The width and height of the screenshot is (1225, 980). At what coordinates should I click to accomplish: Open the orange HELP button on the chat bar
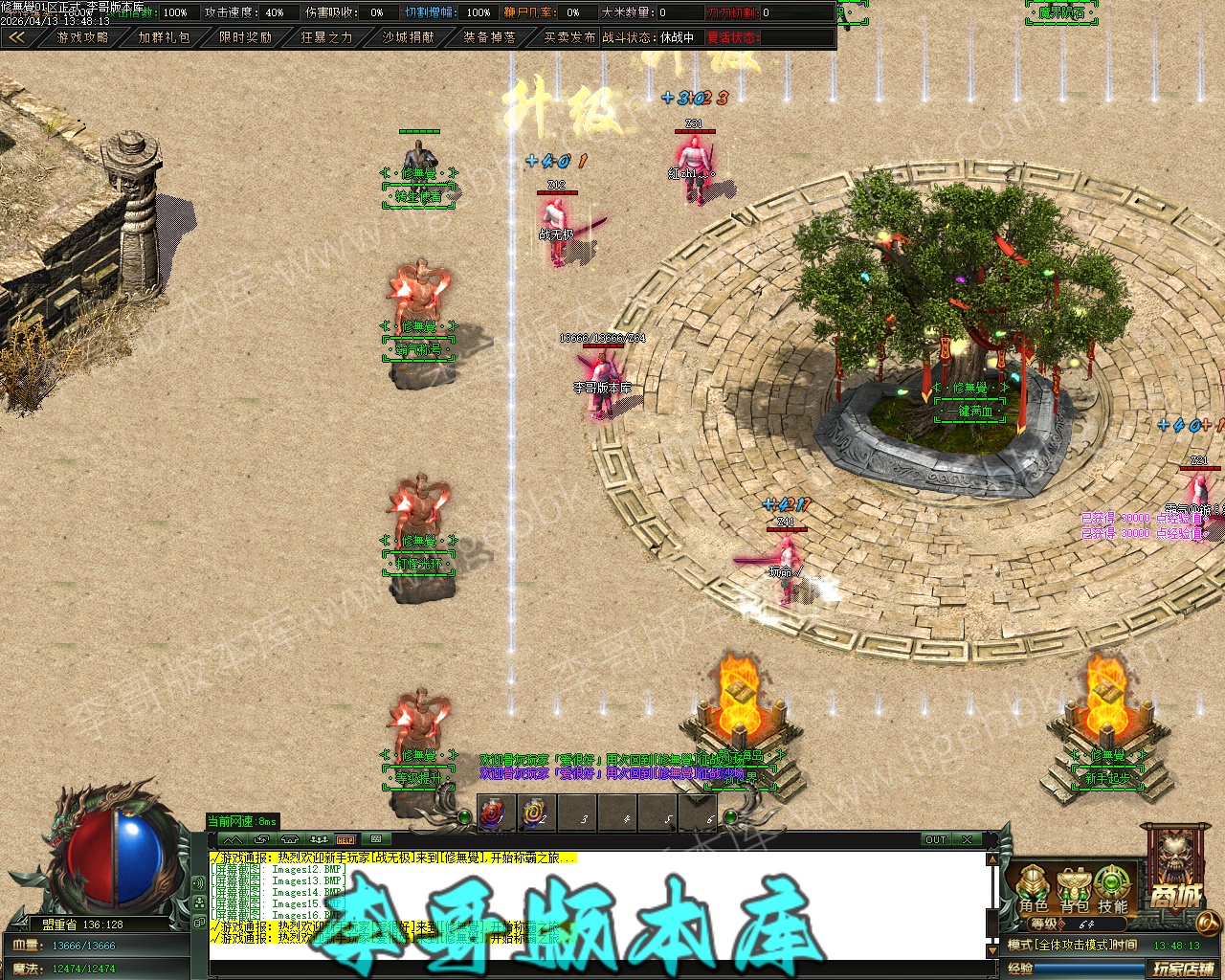[345, 839]
